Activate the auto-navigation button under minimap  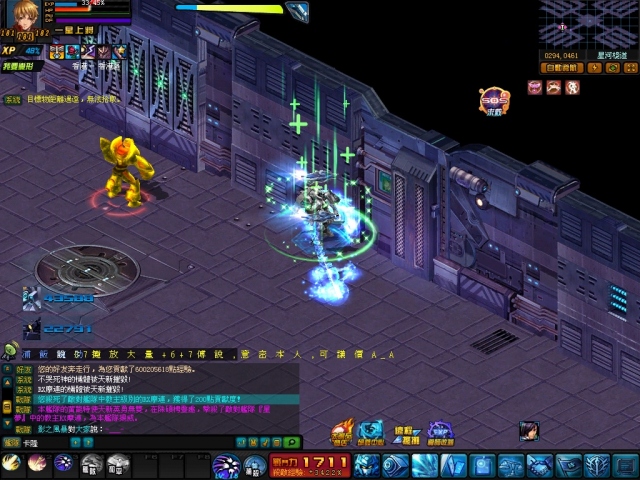pyautogui.click(x=560, y=68)
